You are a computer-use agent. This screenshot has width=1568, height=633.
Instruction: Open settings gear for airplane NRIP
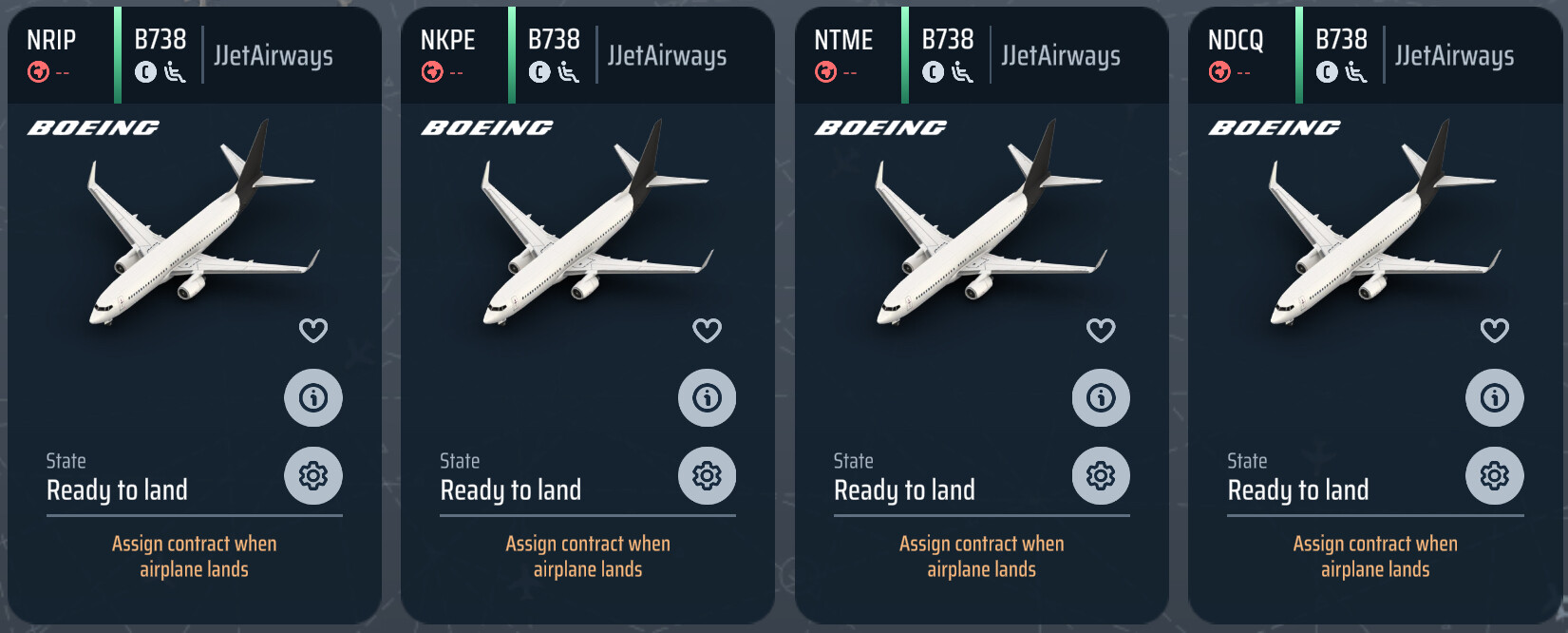[313, 475]
